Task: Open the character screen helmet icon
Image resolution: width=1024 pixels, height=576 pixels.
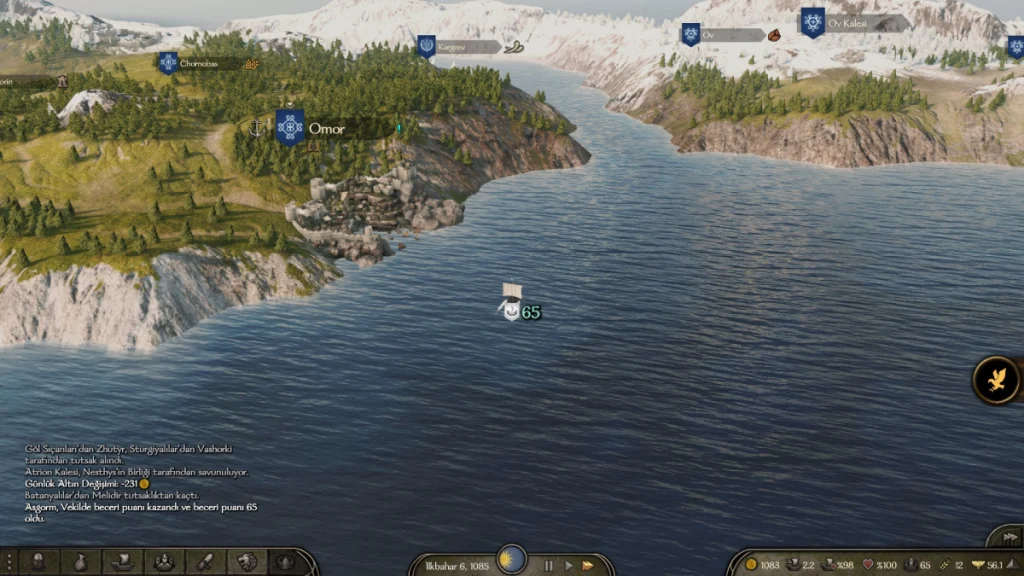Action: click(40, 562)
